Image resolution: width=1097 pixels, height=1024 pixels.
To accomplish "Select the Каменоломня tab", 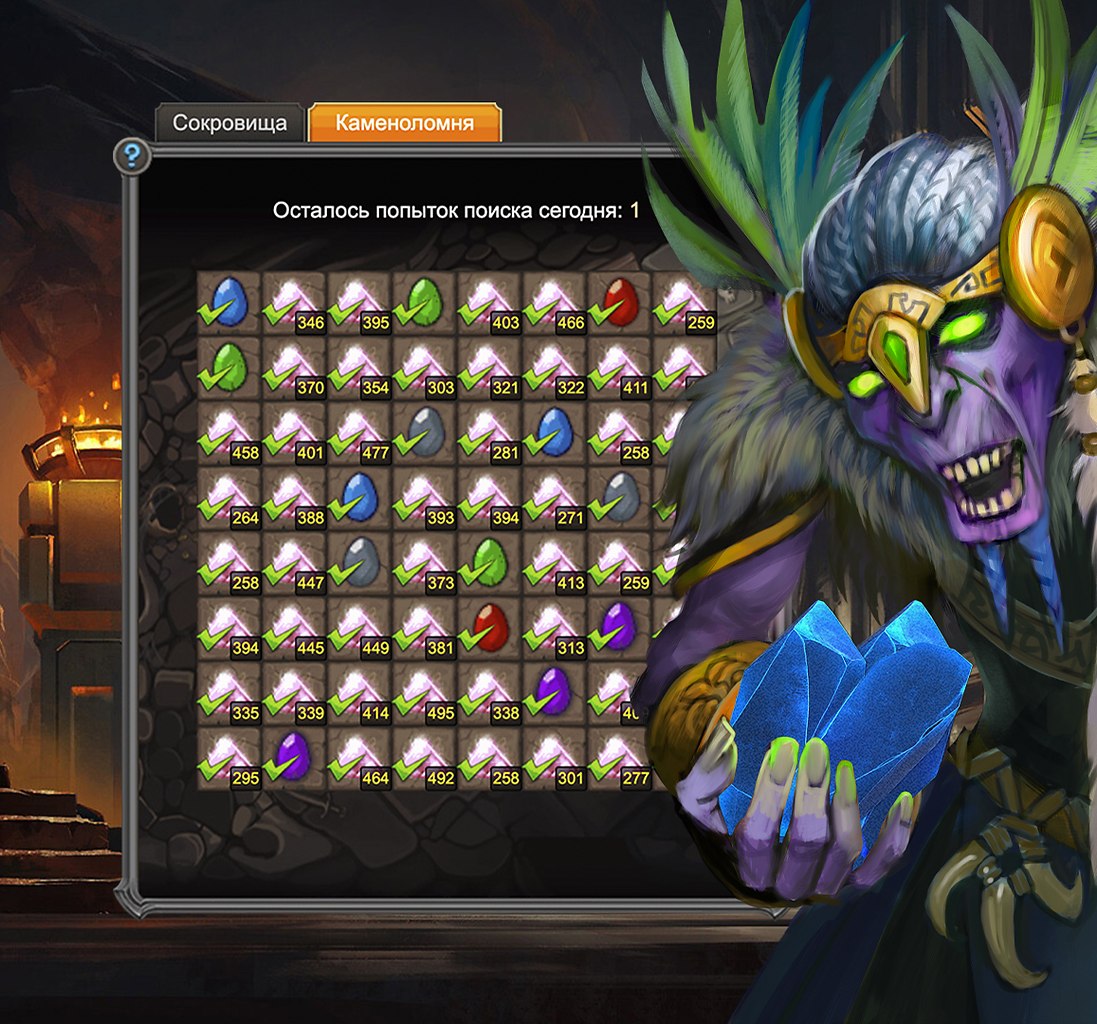I will pos(404,123).
